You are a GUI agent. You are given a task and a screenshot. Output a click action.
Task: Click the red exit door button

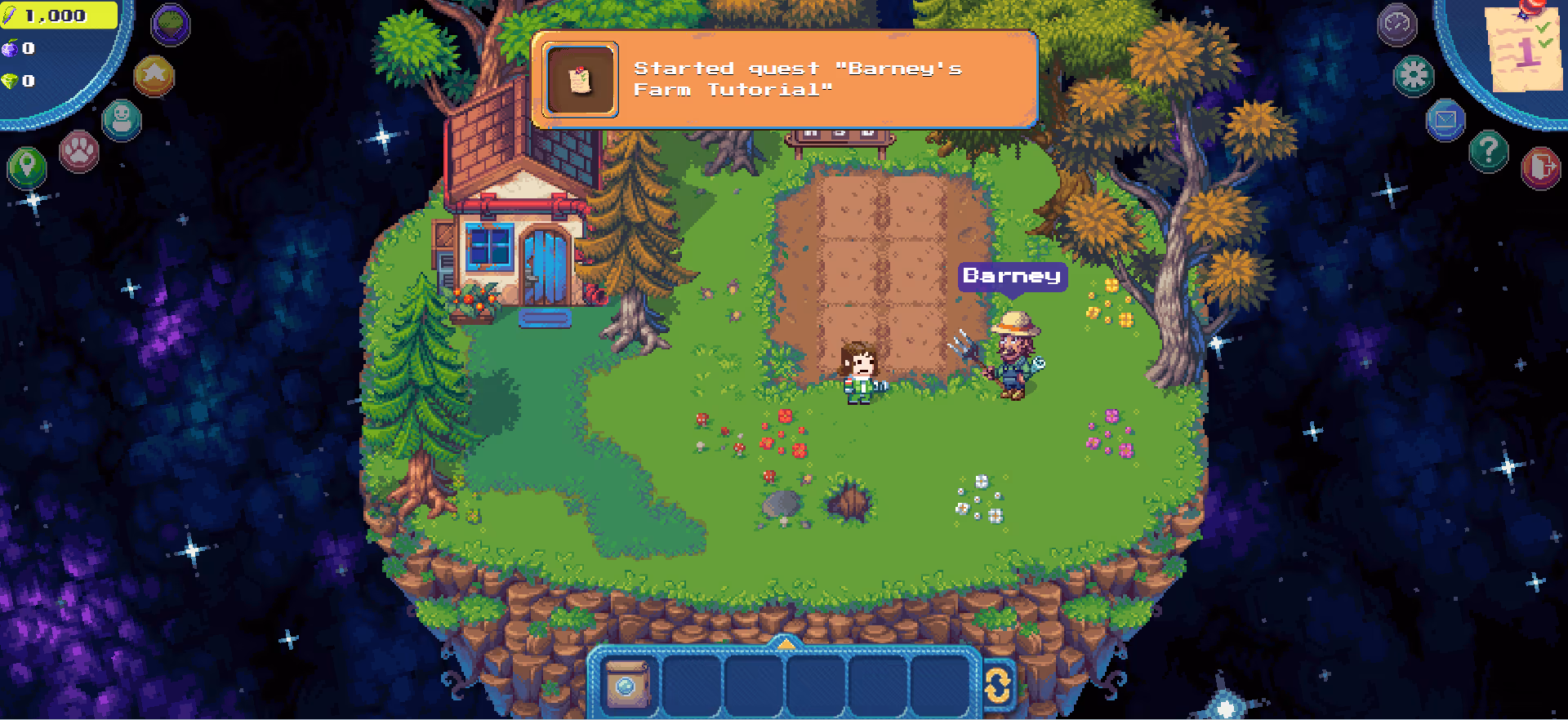pos(1540,167)
